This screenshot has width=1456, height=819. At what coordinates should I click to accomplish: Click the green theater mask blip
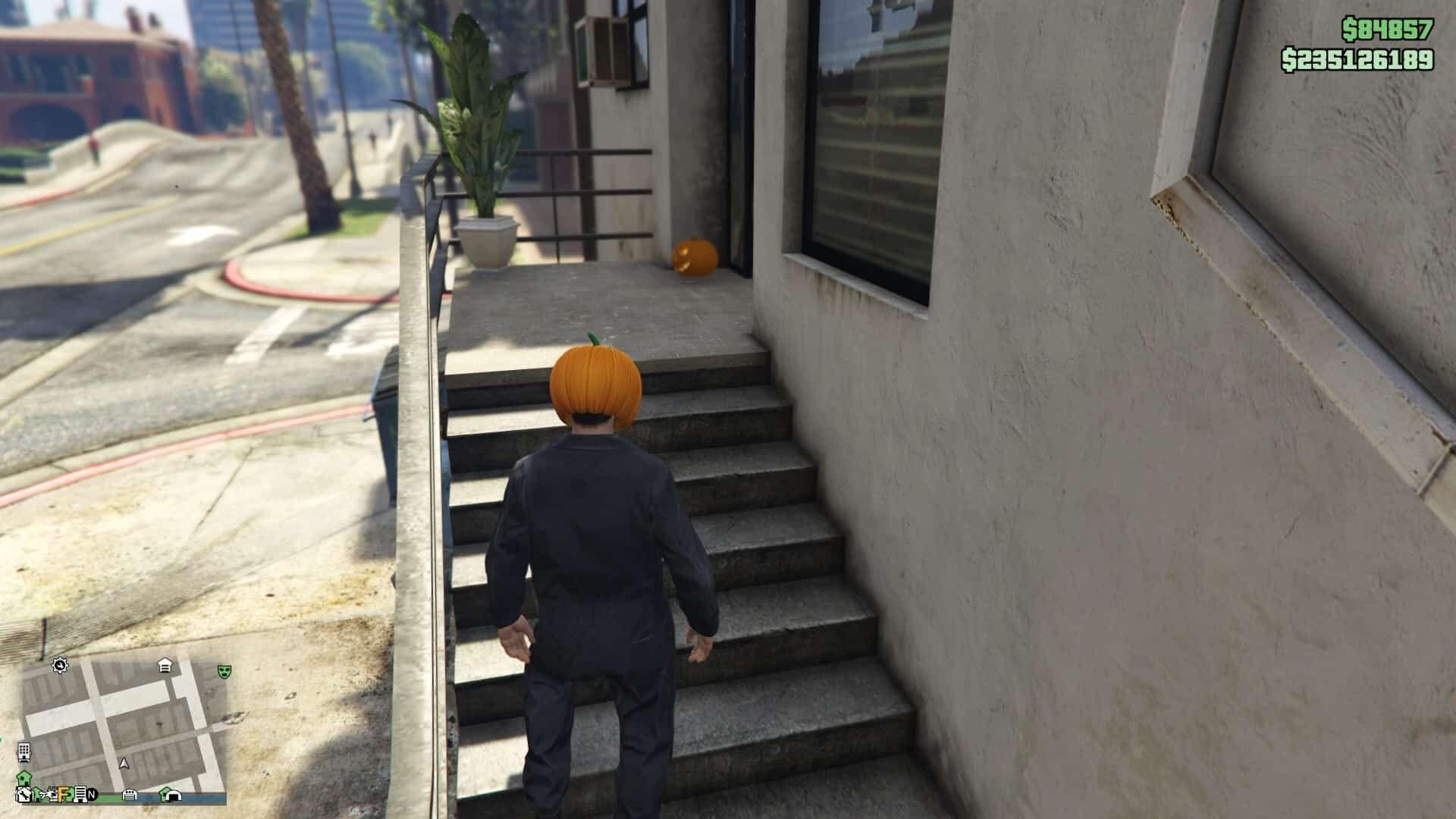coord(224,671)
